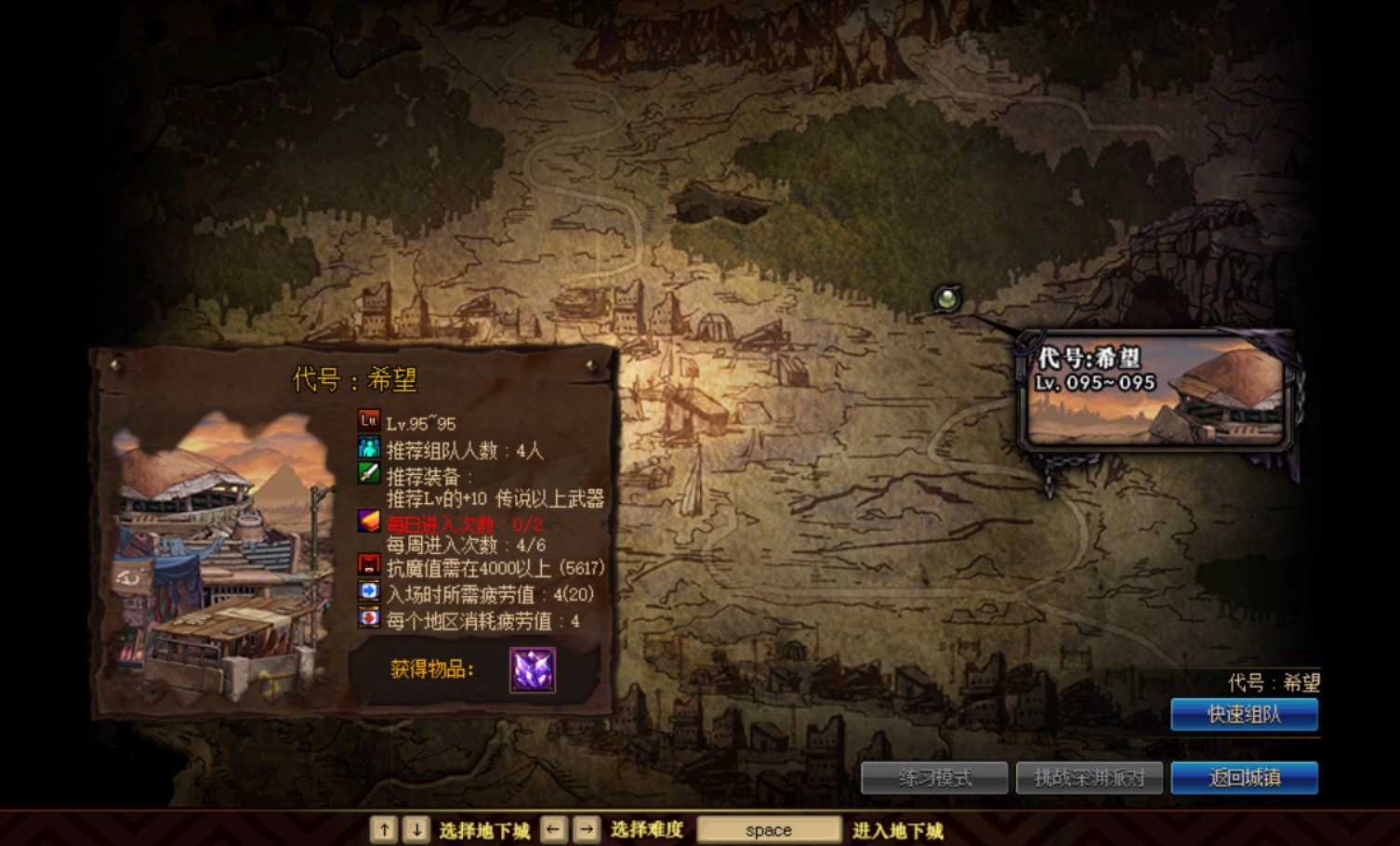Choose the 挑战深渊派对 abyss party button
The width and height of the screenshot is (1400, 846).
[1089, 777]
